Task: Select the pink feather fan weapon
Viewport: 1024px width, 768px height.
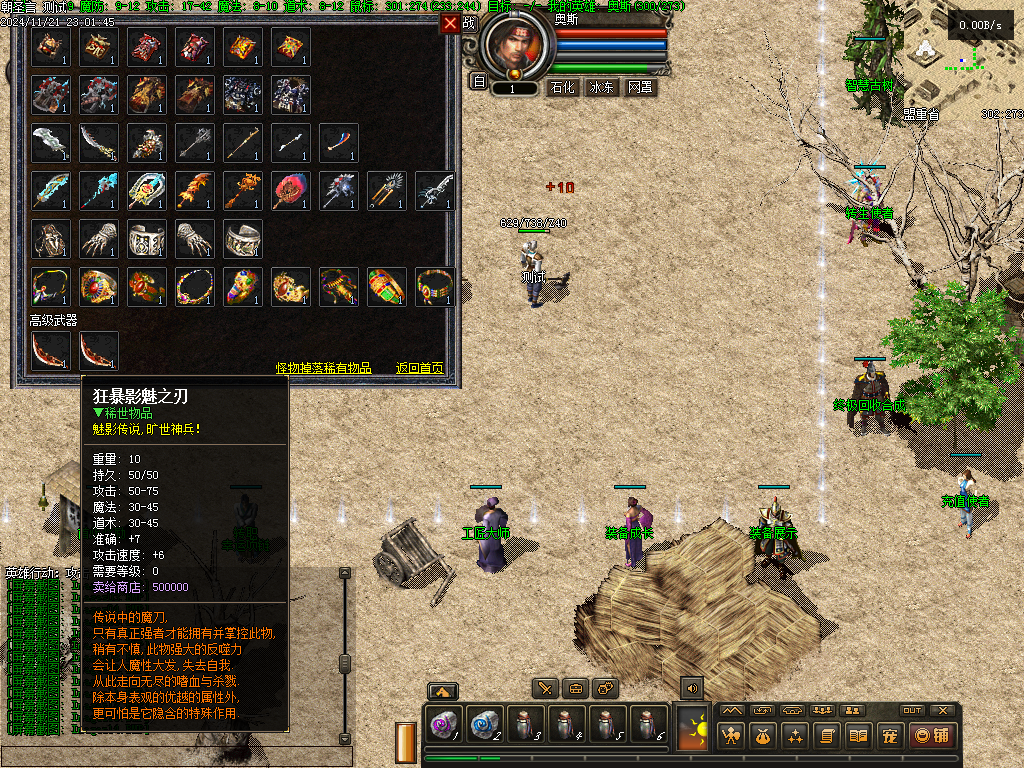Action: (291, 190)
